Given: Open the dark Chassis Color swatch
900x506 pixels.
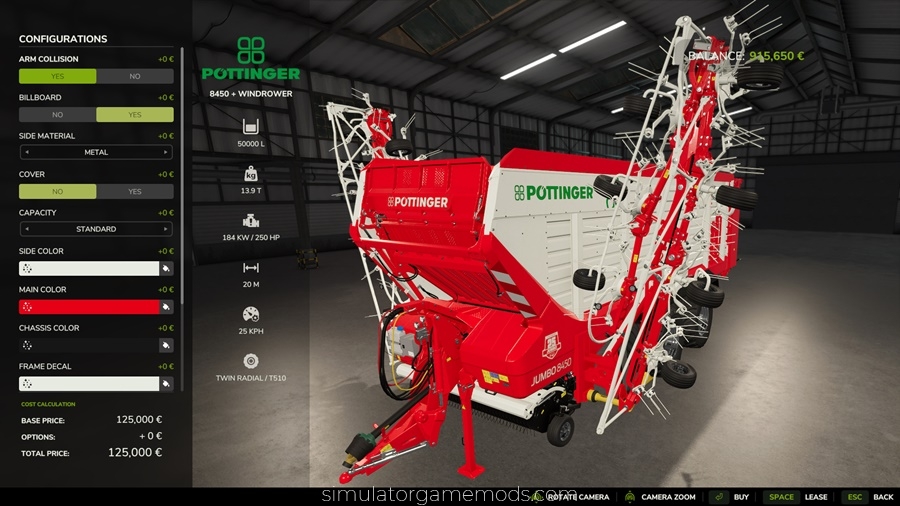Looking at the screenshot, I should [88, 345].
